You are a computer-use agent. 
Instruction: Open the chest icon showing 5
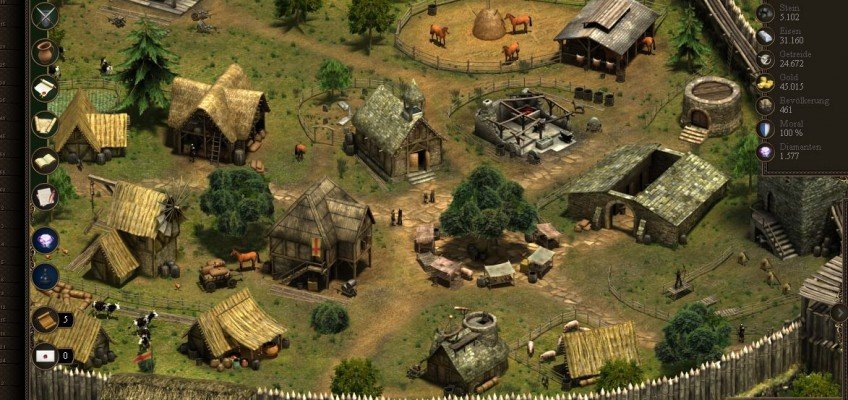[x=45, y=319]
